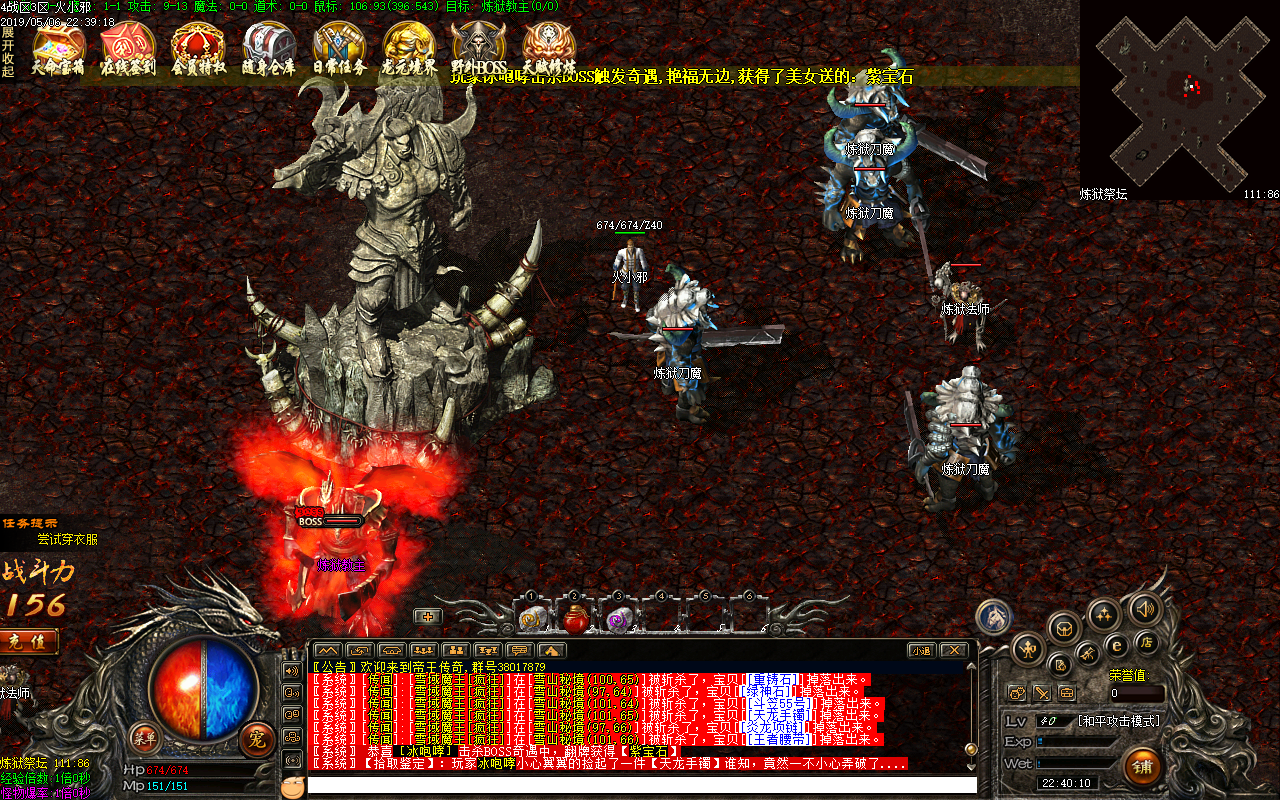This screenshot has height=800, width=1280.
Task: Click the chat text input box
Action: [x=640, y=785]
